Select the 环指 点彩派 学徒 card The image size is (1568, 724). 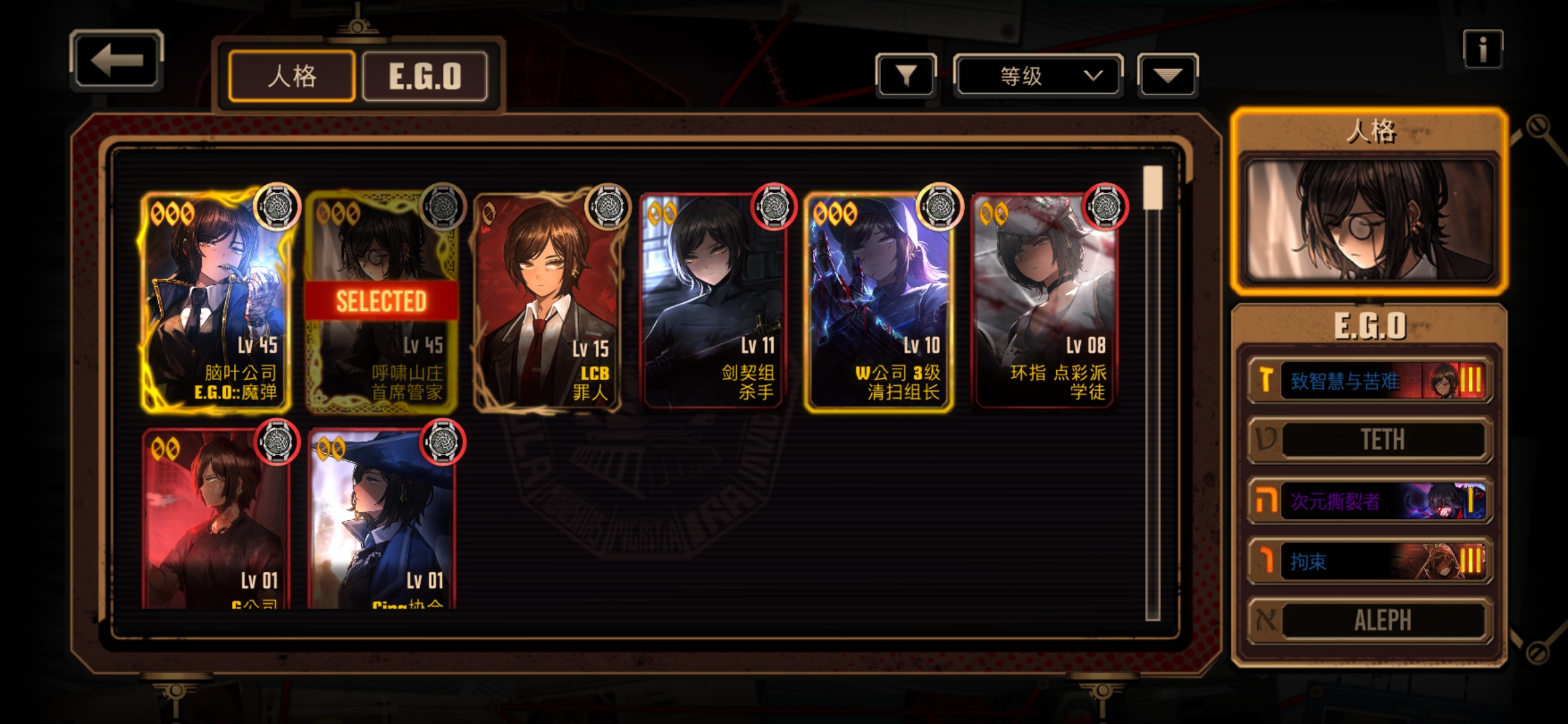tap(1044, 302)
